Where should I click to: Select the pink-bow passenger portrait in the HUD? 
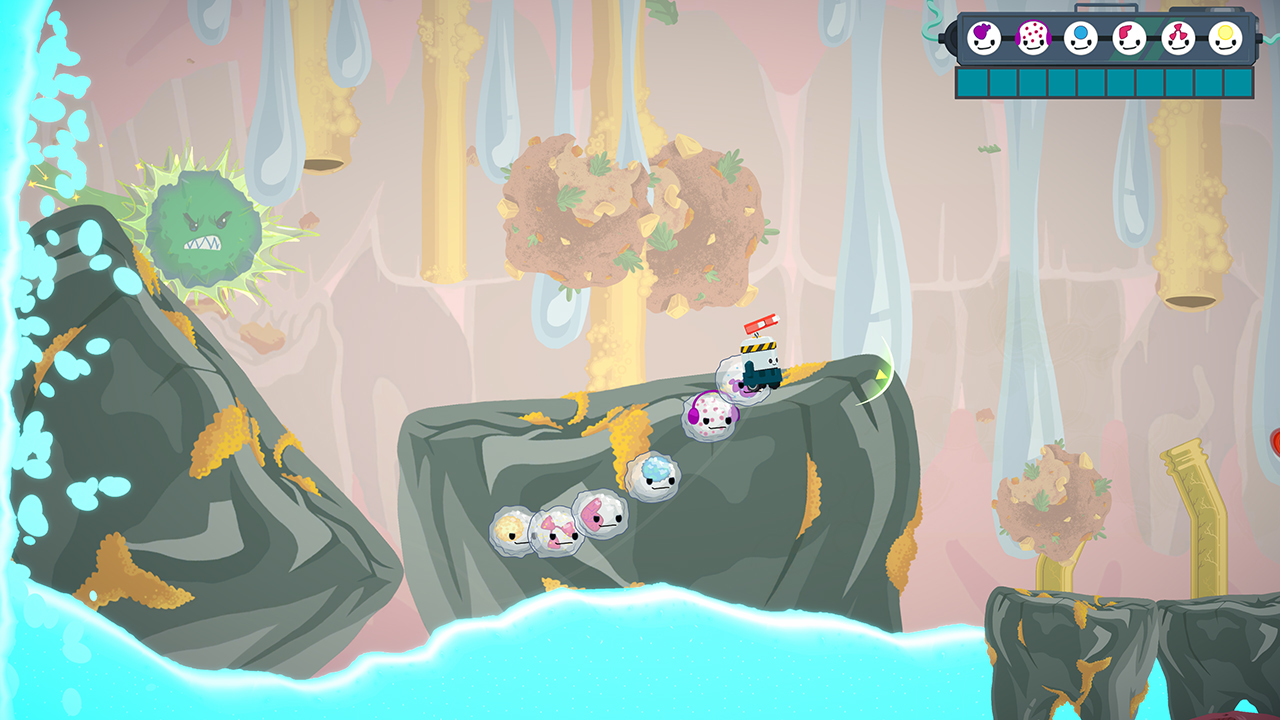tap(1176, 35)
